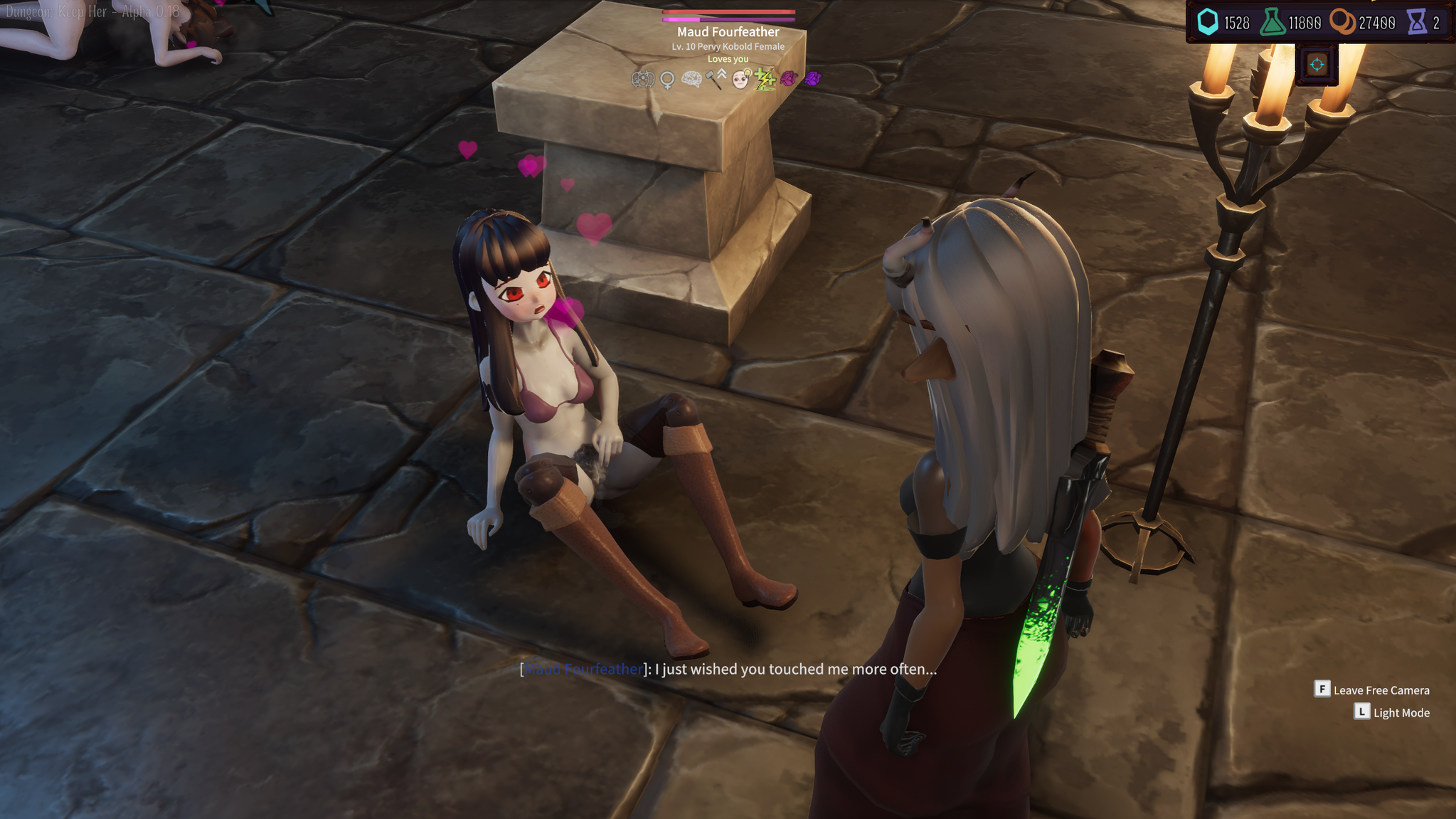Toggle Light Mode with the L button

pos(1361,712)
